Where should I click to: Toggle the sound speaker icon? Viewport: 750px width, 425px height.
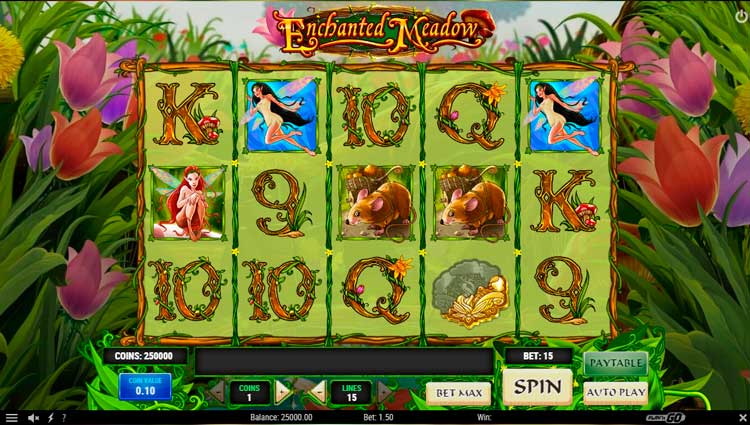[33, 417]
